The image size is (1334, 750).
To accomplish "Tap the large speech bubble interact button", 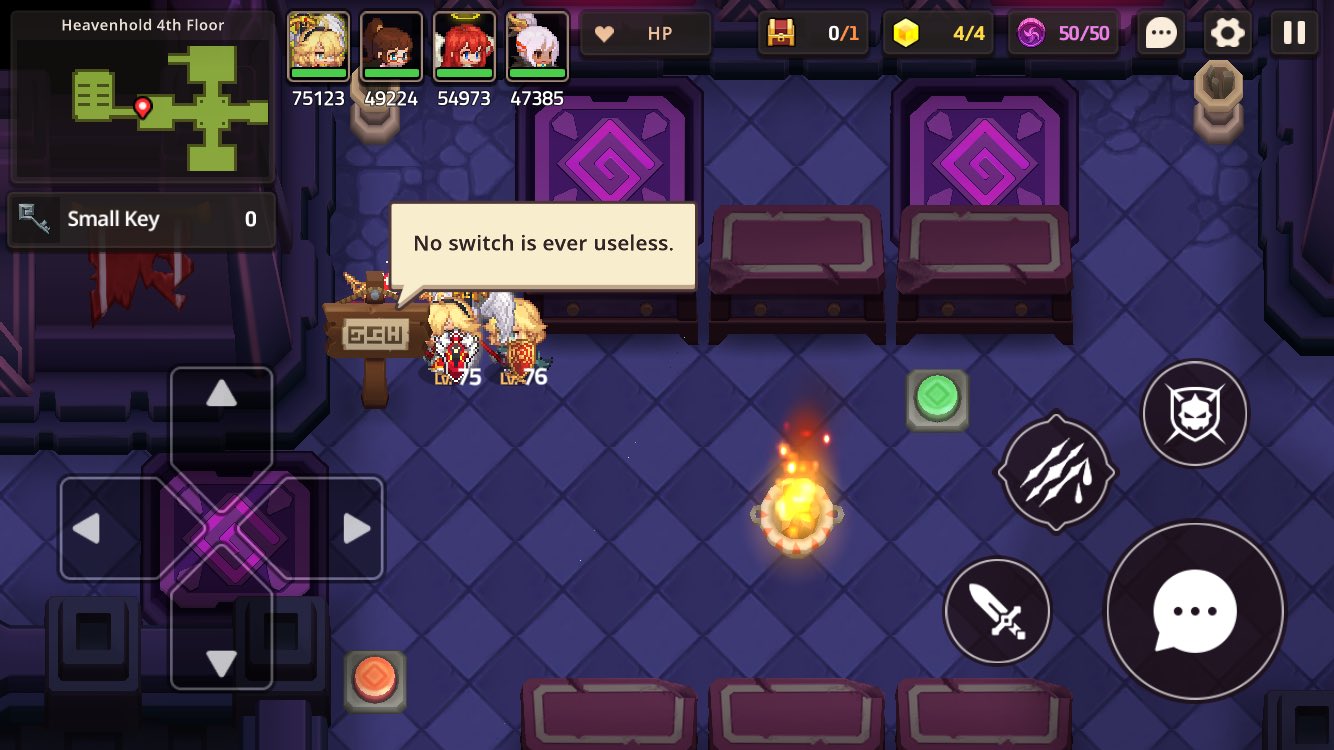I will [x=1194, y=611].
